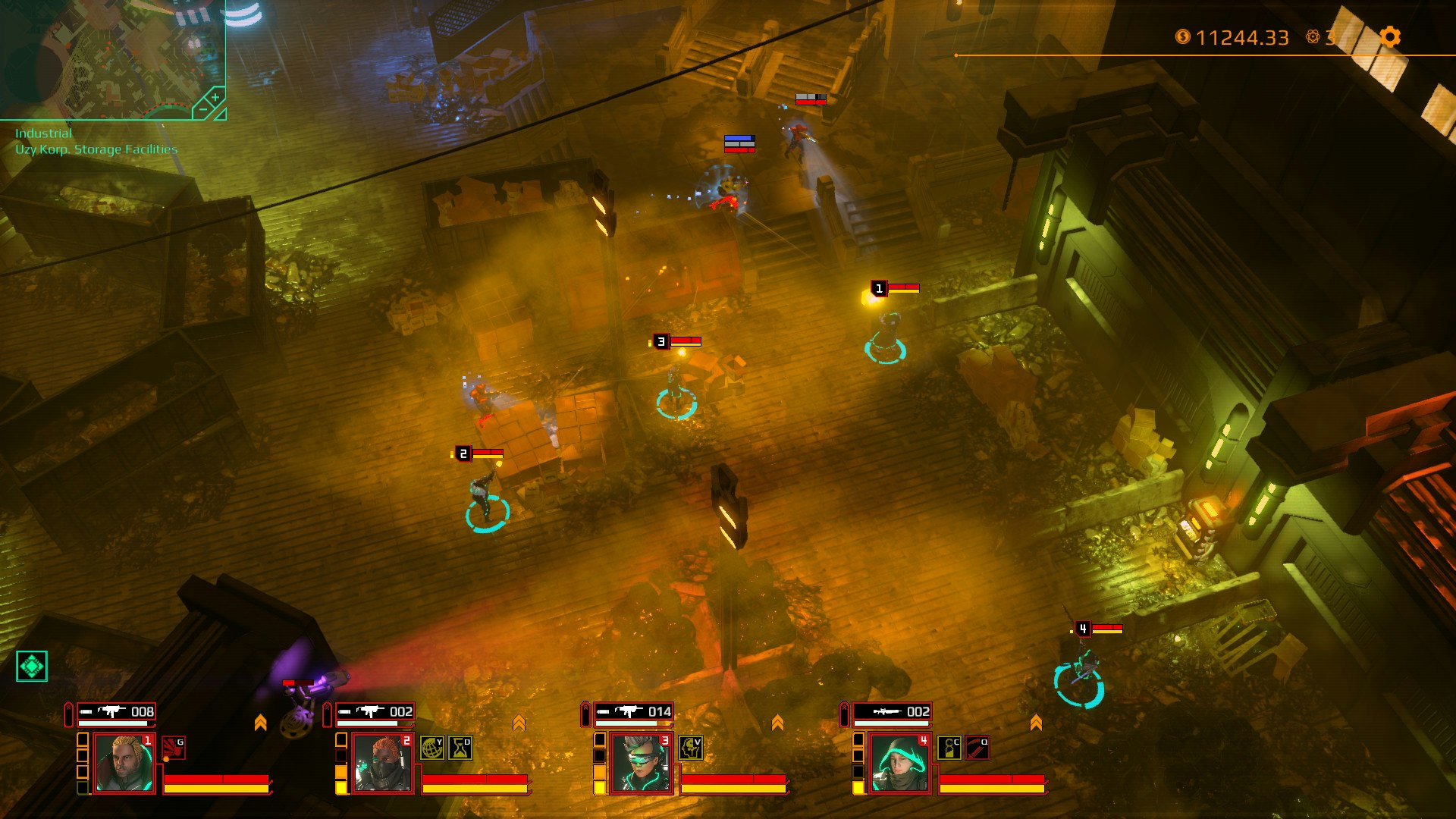Toggle agent 1's top weapon slot square
This screenshot has width=1456, height=819.
(x=84, y=739)
